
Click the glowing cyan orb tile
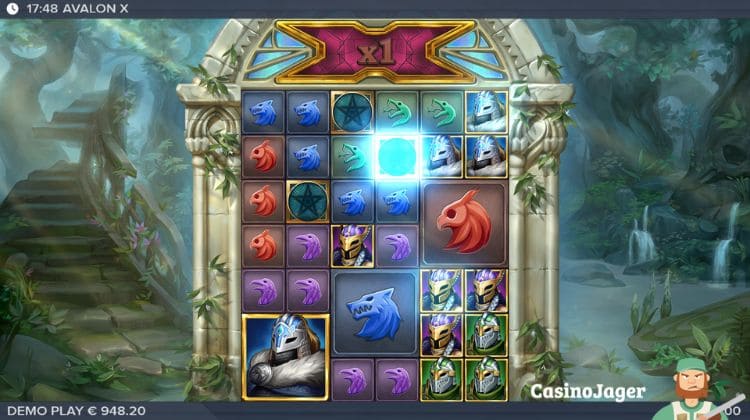(397, 155)
